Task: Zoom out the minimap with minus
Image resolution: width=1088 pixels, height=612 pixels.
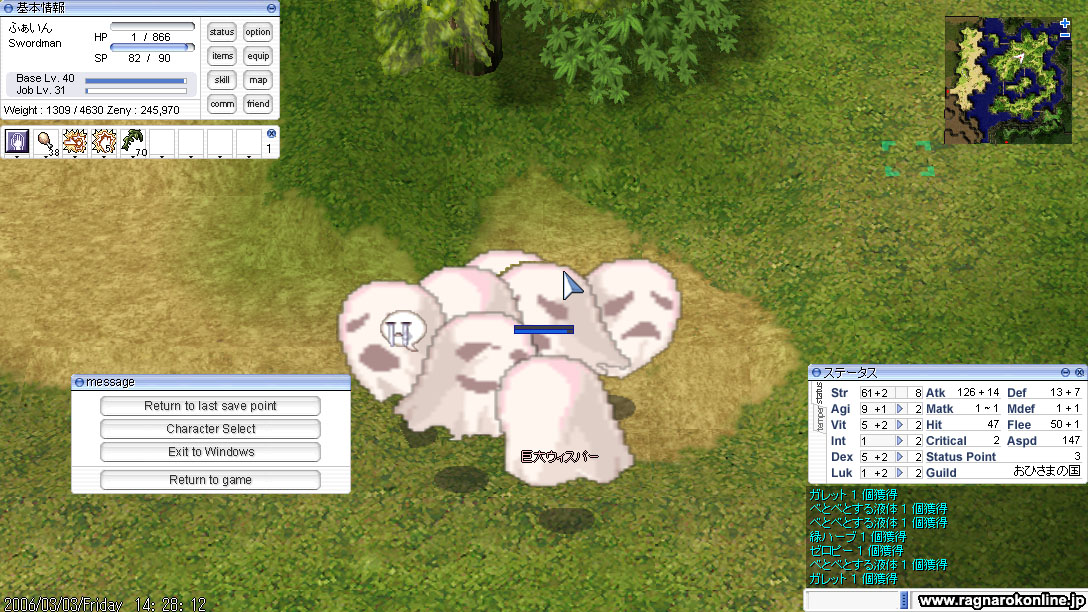Action: [x=1065, y=34]
